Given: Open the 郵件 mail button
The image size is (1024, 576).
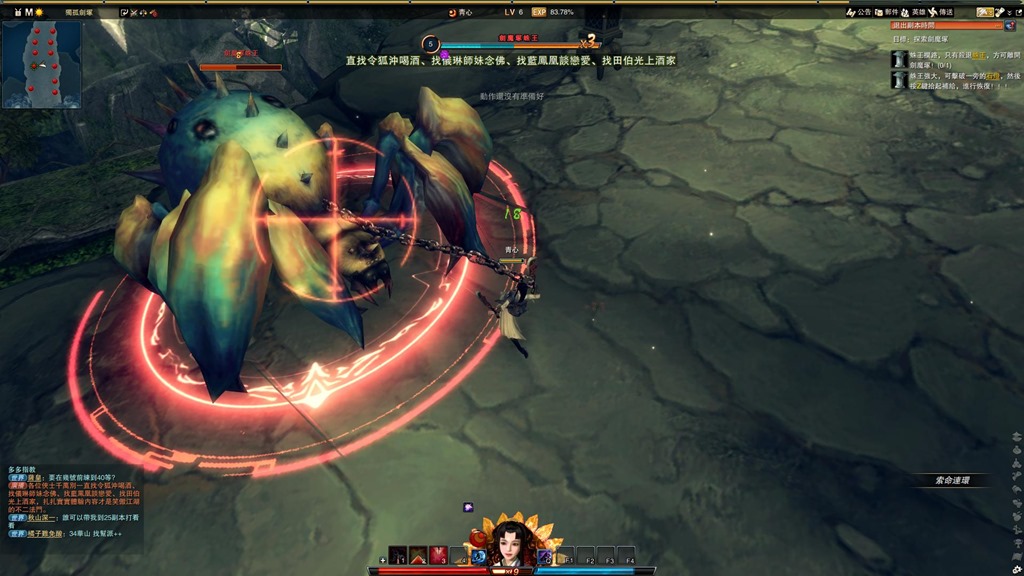Looking at the screenshot, I should tap(885, 12).
